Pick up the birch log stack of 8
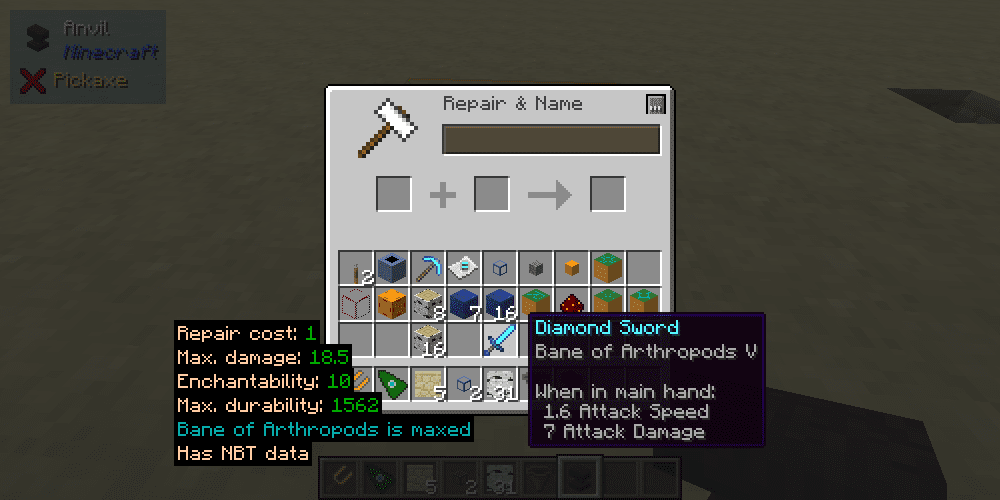The image size is (1000, 500). click(427, 303)
